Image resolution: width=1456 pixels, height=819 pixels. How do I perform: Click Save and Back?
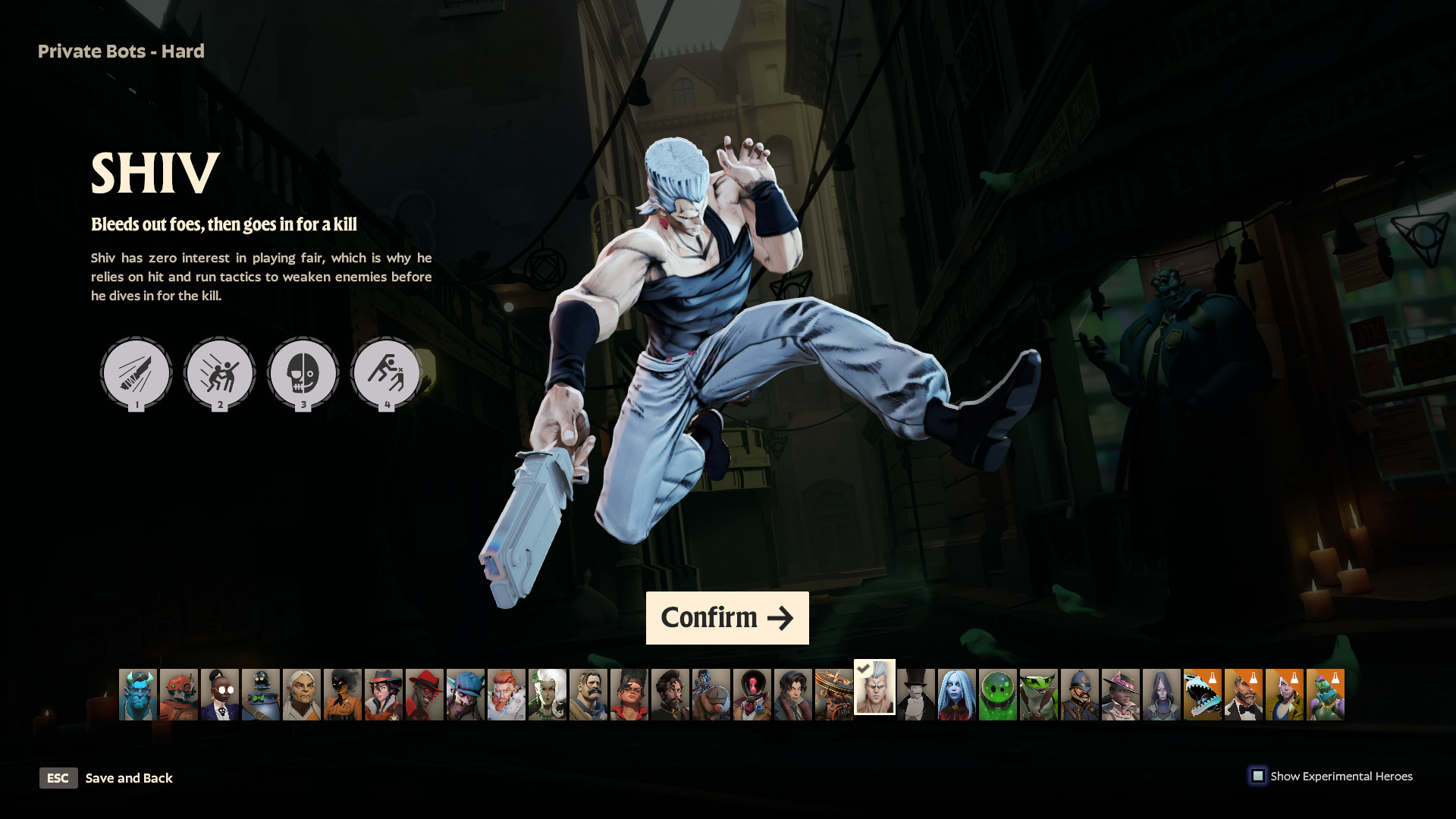[129, 778]
